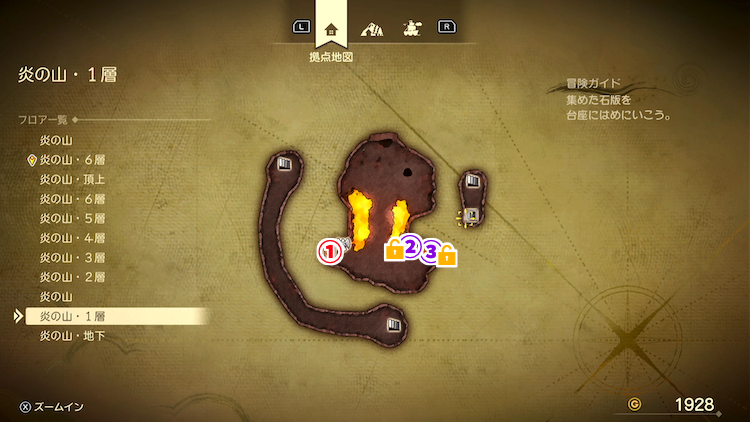Switch to the ship map tab
Viewport: 750px width, 422px height.
[411, 28]
